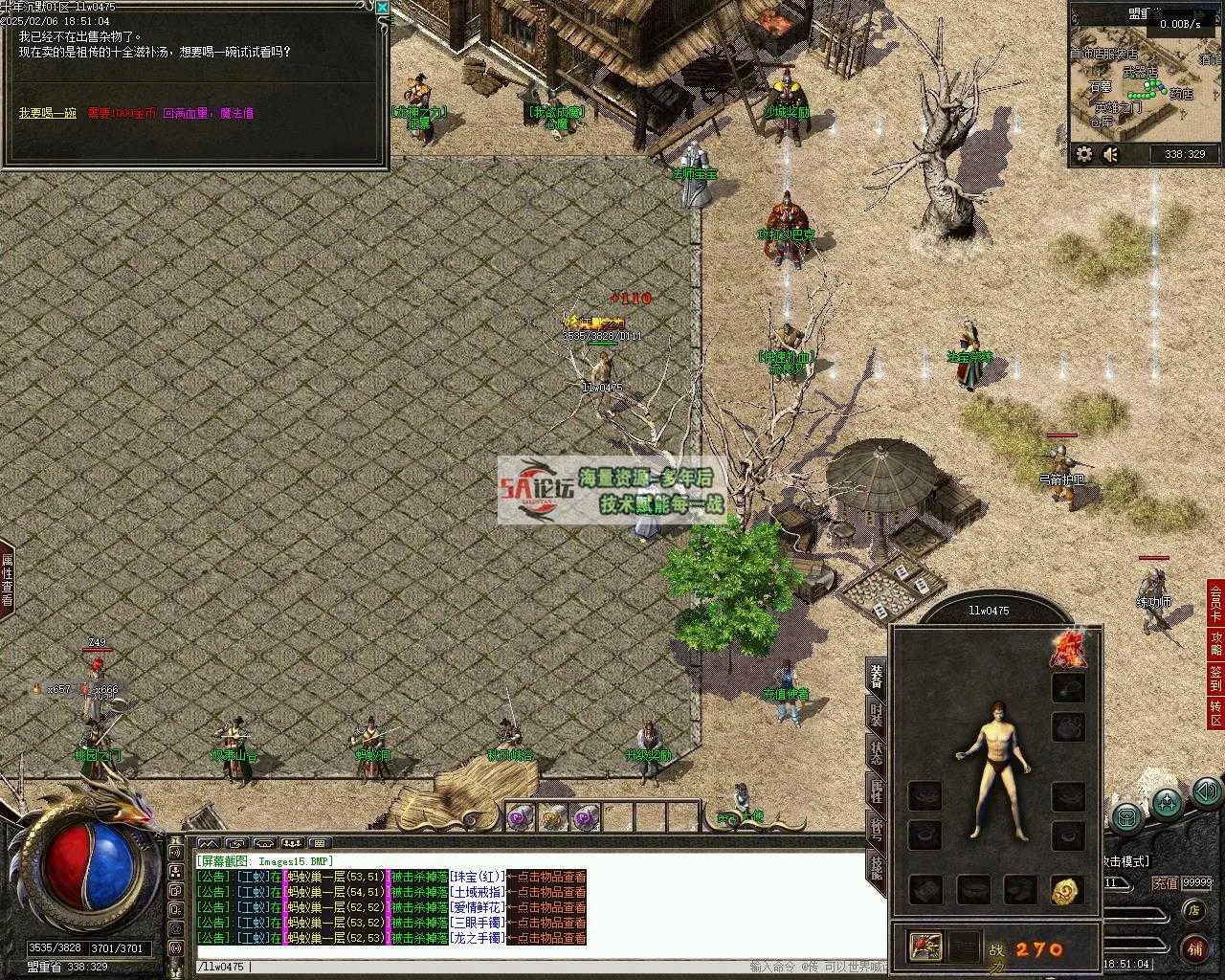Open the 攻略 guide button

point(1215,642)
